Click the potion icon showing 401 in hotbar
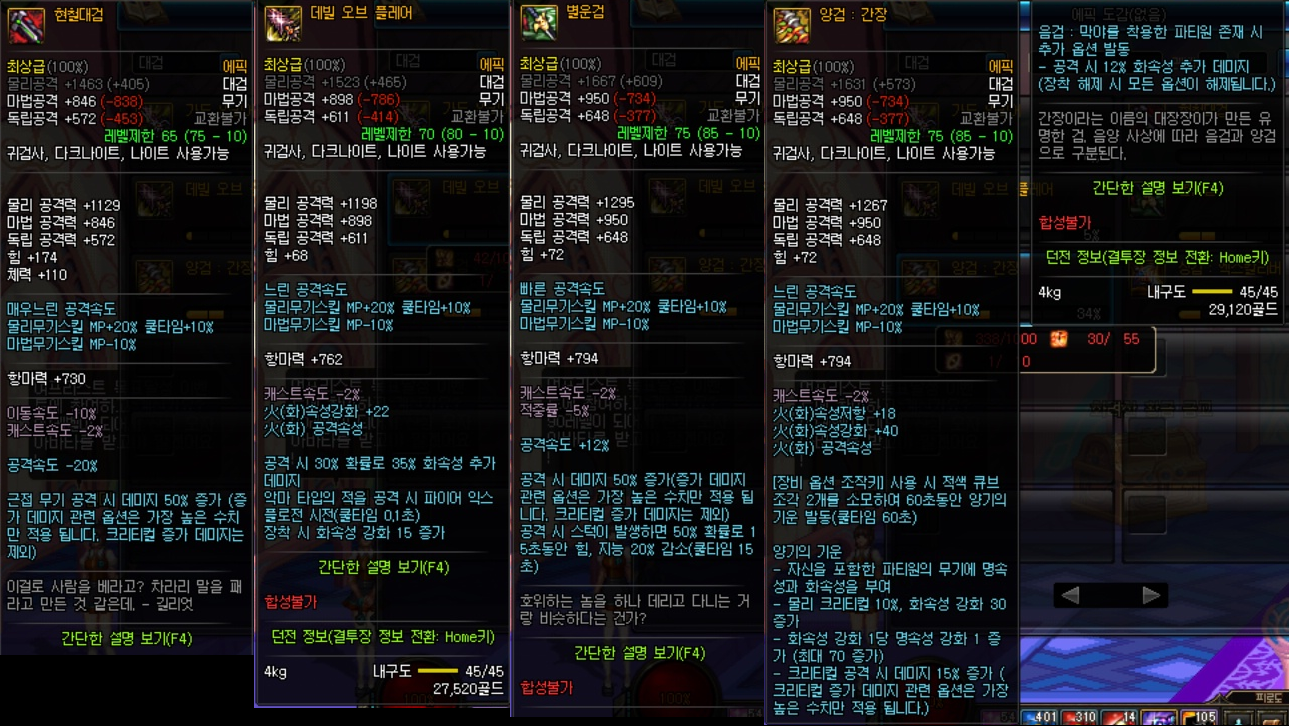This screenshot has width=1289, height=726. 1038,719
